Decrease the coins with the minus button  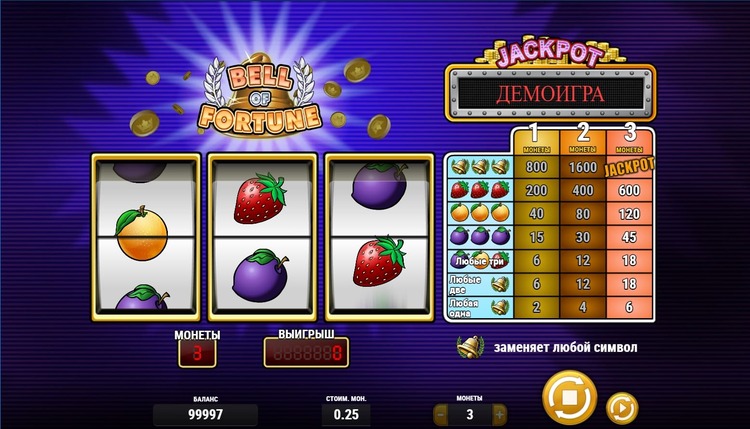(x=442, y=413)
